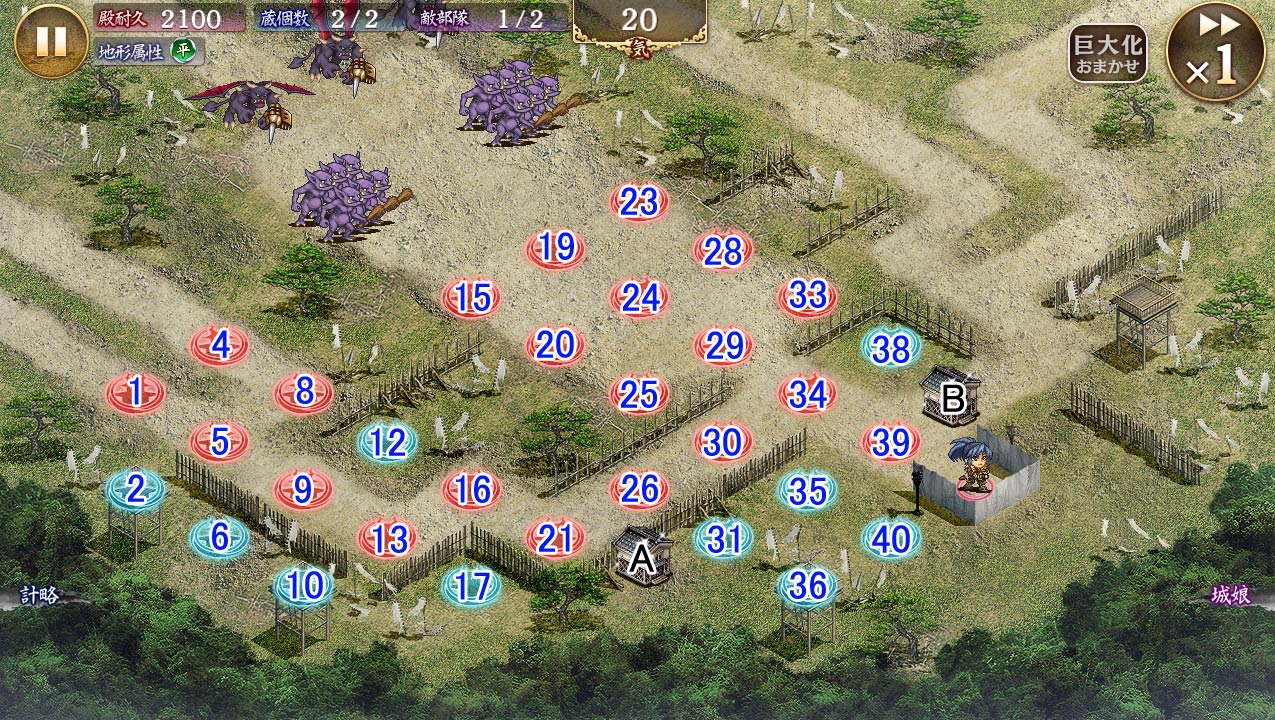Open the 計略 stratagem panel
The image size is (1275, 720).
(x=40, y=596)
